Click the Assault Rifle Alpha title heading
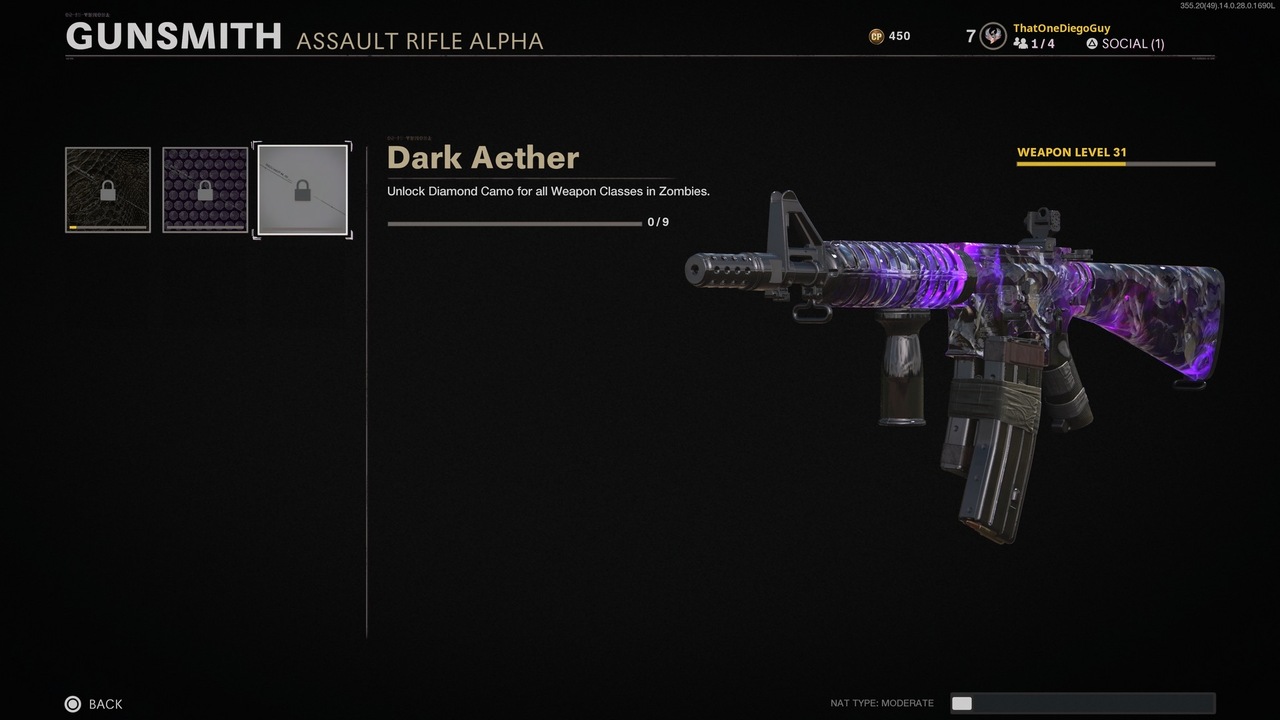 (420, 42)
